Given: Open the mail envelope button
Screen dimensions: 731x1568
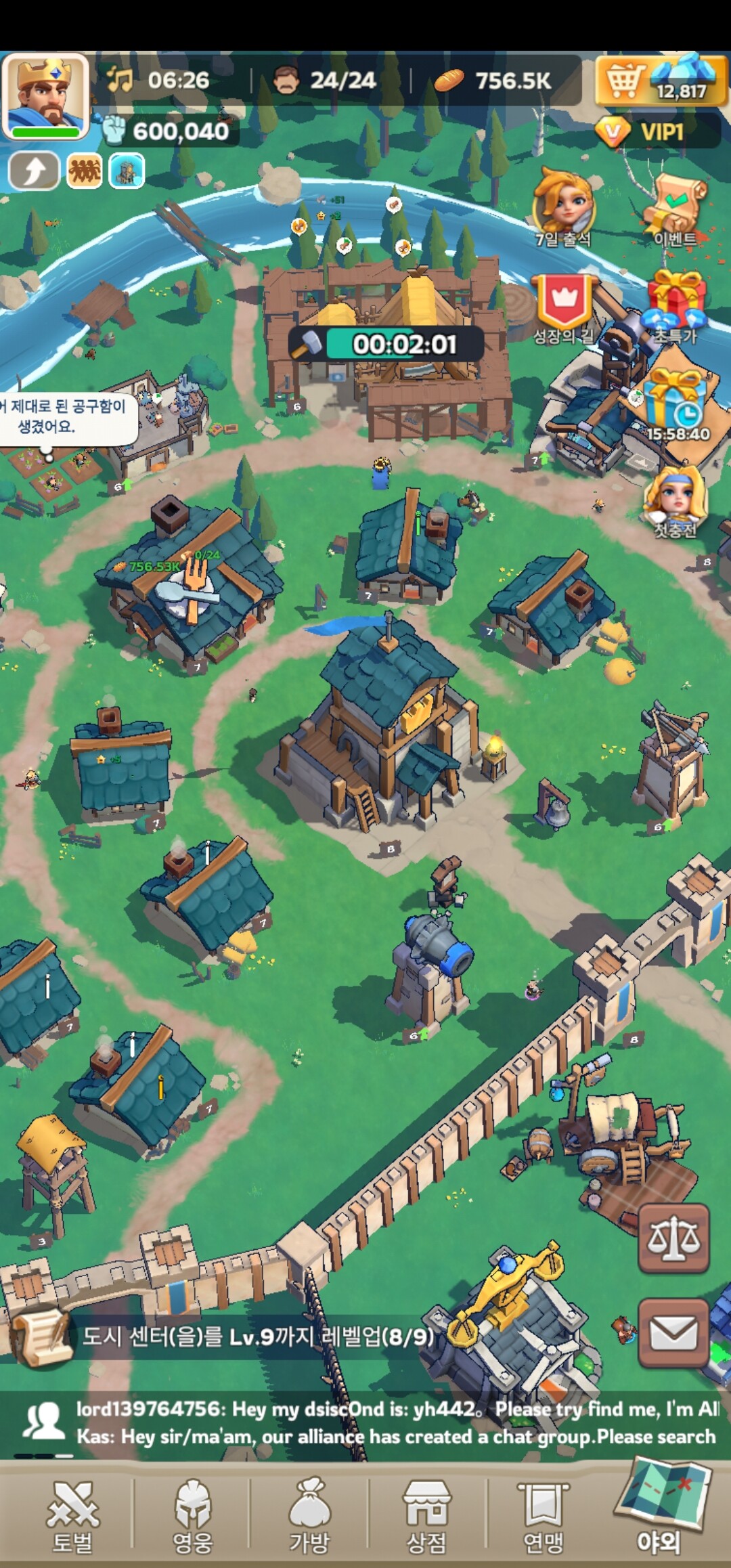Looking at the screenshot, I should point(673,1333).
